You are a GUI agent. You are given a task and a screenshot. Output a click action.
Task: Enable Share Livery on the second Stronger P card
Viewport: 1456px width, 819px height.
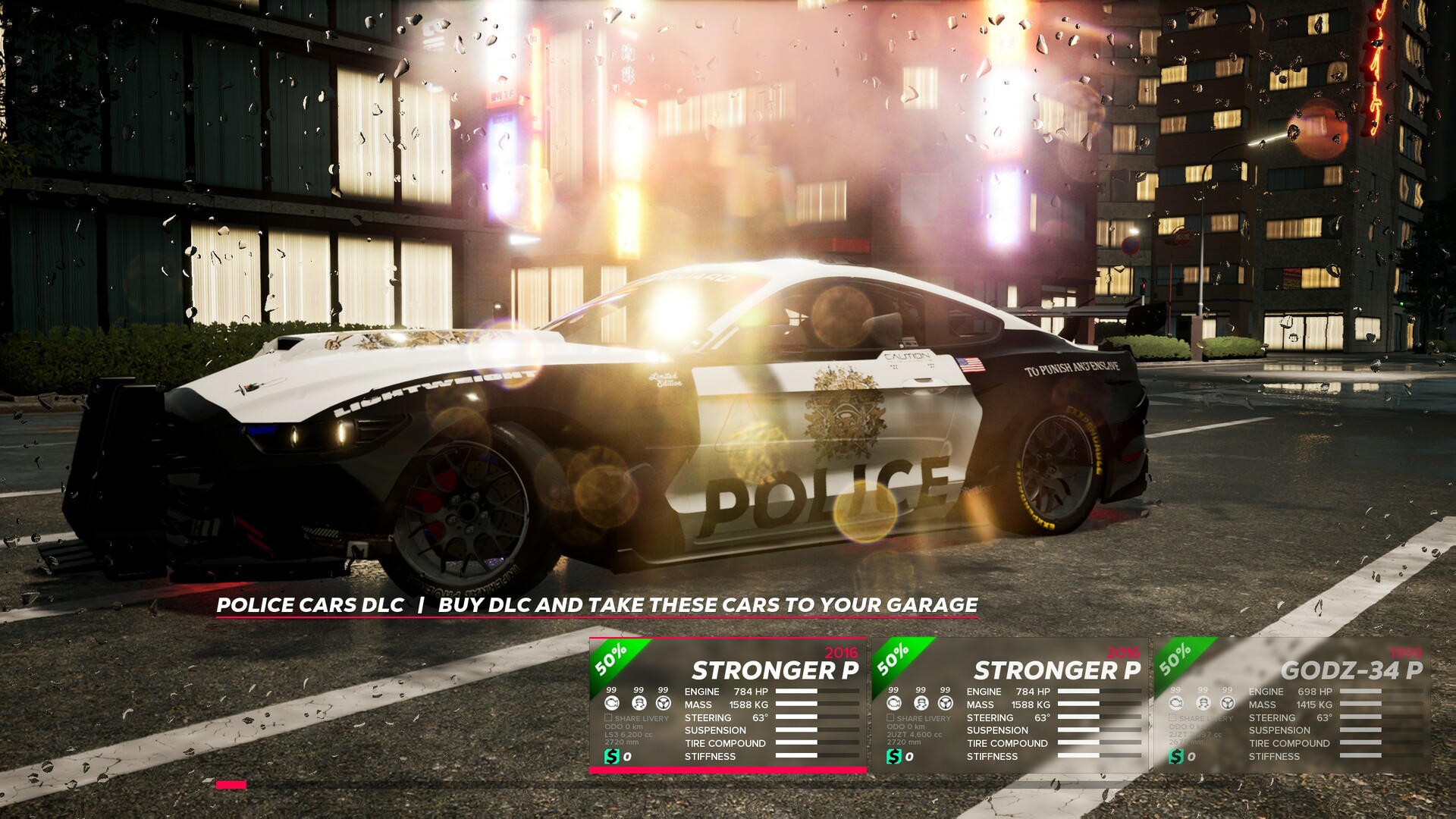tap(890, 719)
